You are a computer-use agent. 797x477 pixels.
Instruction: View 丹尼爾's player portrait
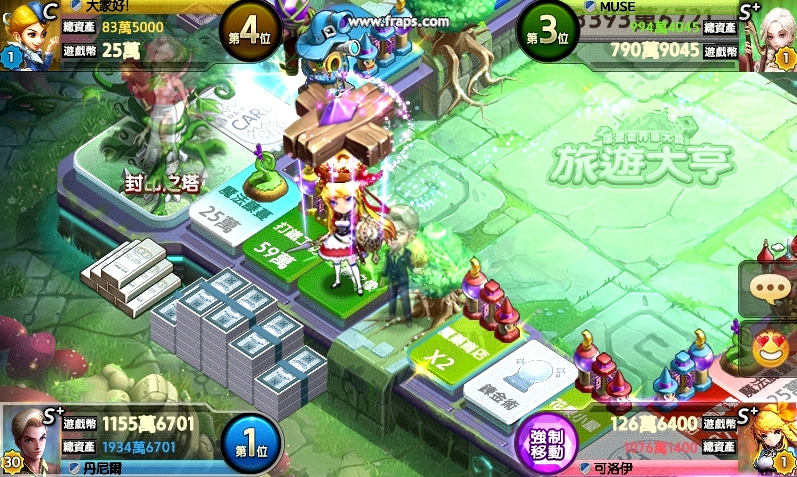pyautogui.click(x=28, y=438)
